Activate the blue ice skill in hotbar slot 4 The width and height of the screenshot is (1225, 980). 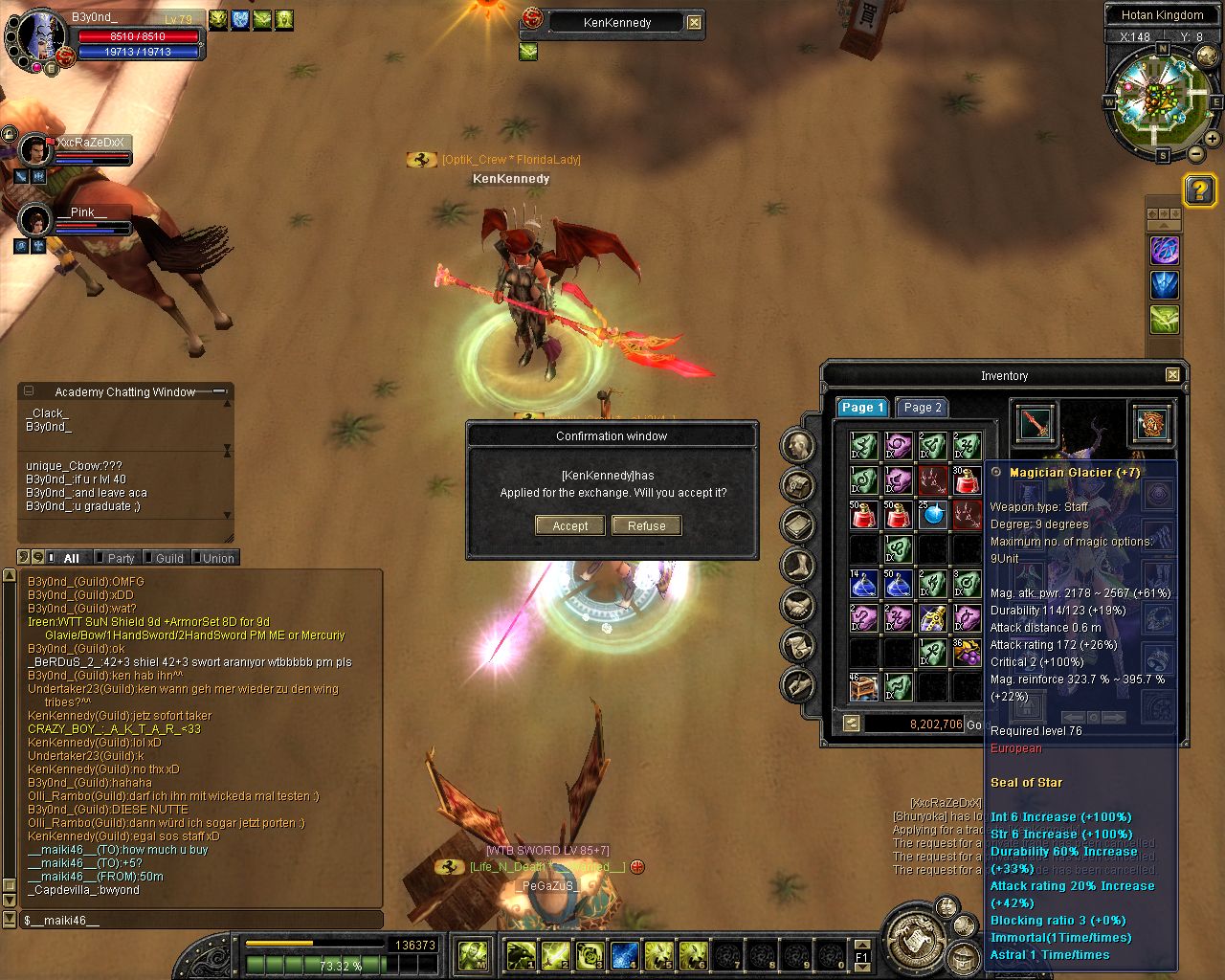[x=625, y=954]
